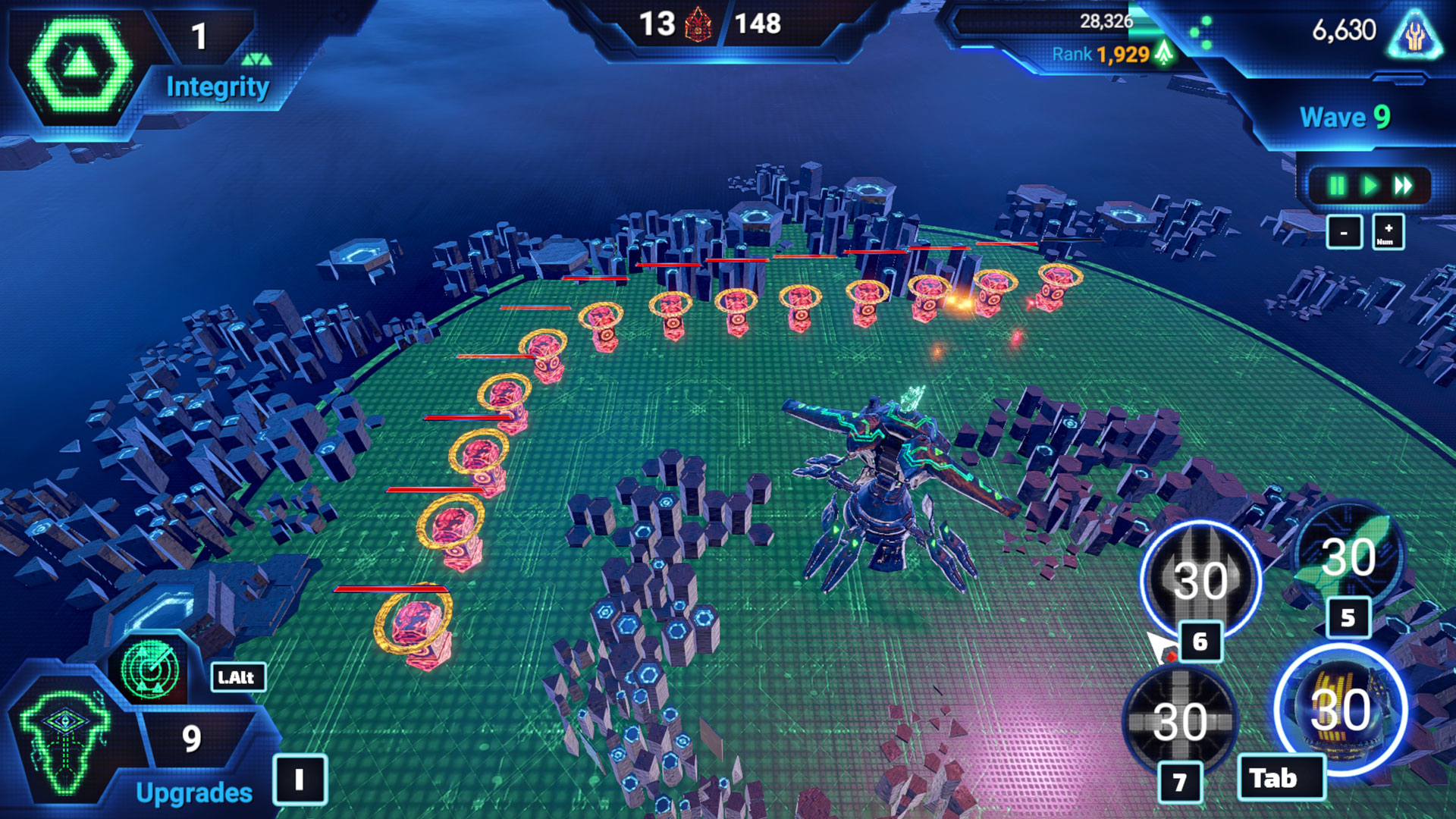Select the green hexagon Integrity icon
The height and width of the screenshot is (819, 1456).
point(79,64)
